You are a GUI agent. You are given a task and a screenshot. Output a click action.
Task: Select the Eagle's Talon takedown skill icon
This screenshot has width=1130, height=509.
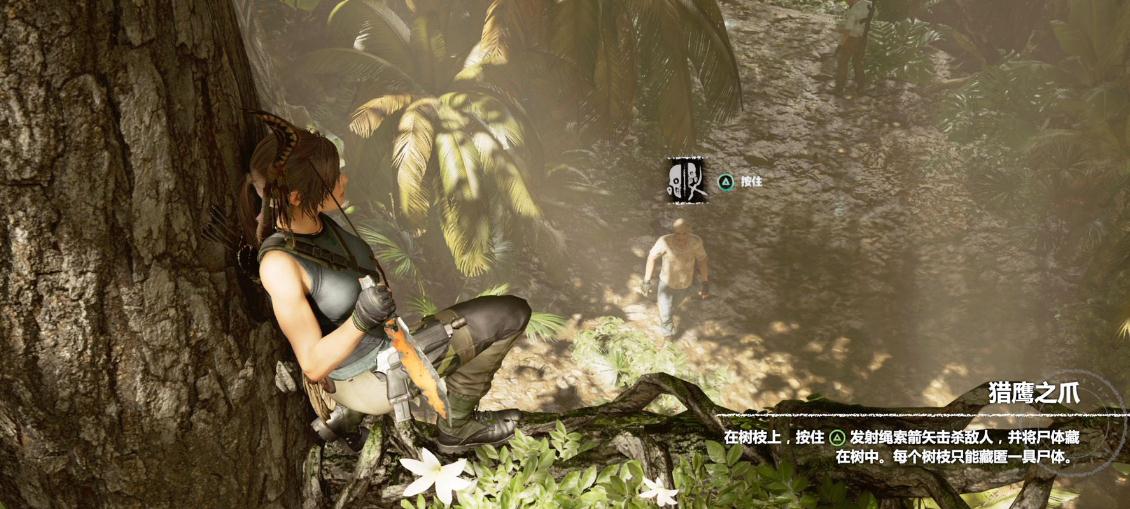(x=687, y=180)
